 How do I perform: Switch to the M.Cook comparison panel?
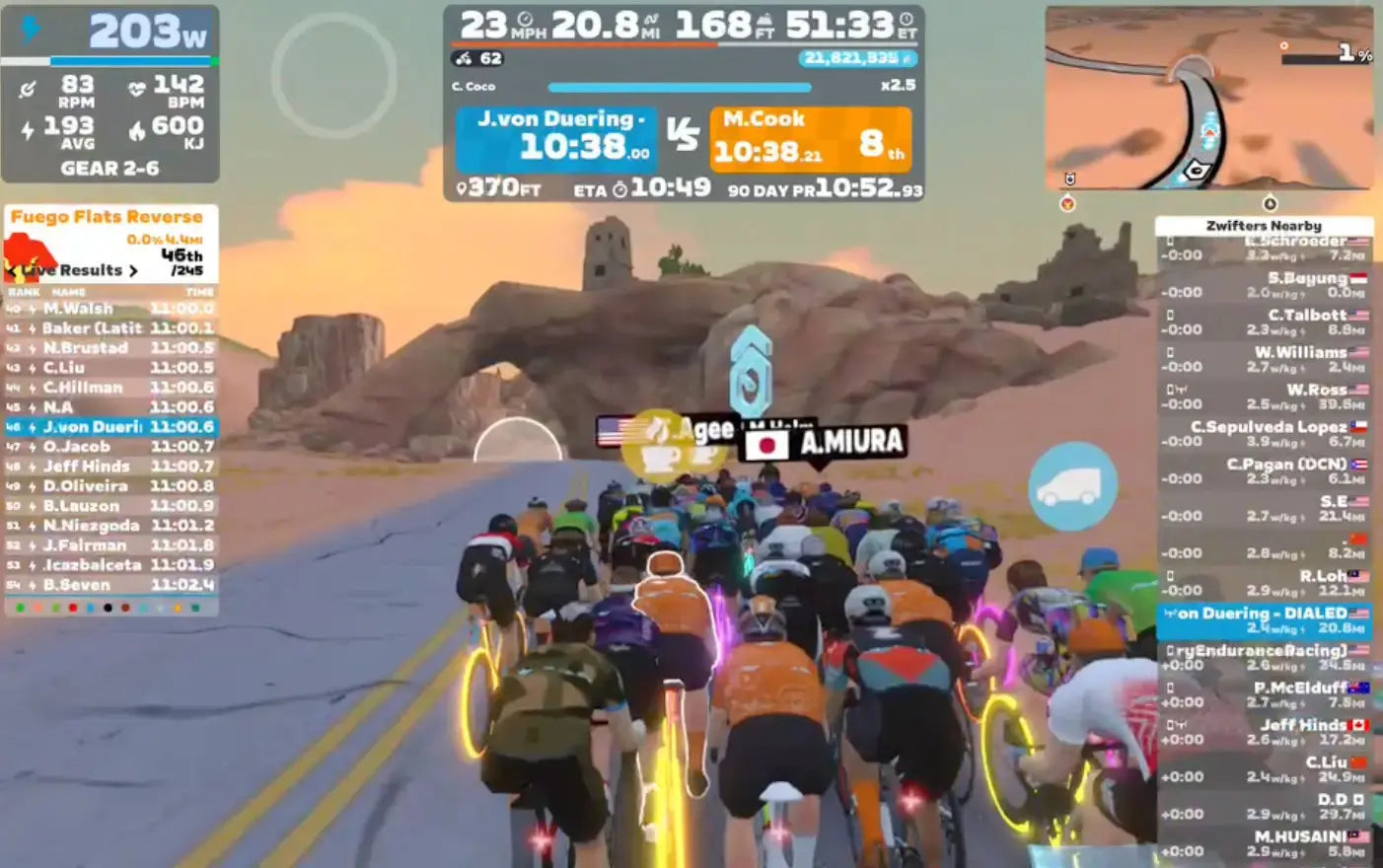(x=811, y=138)
